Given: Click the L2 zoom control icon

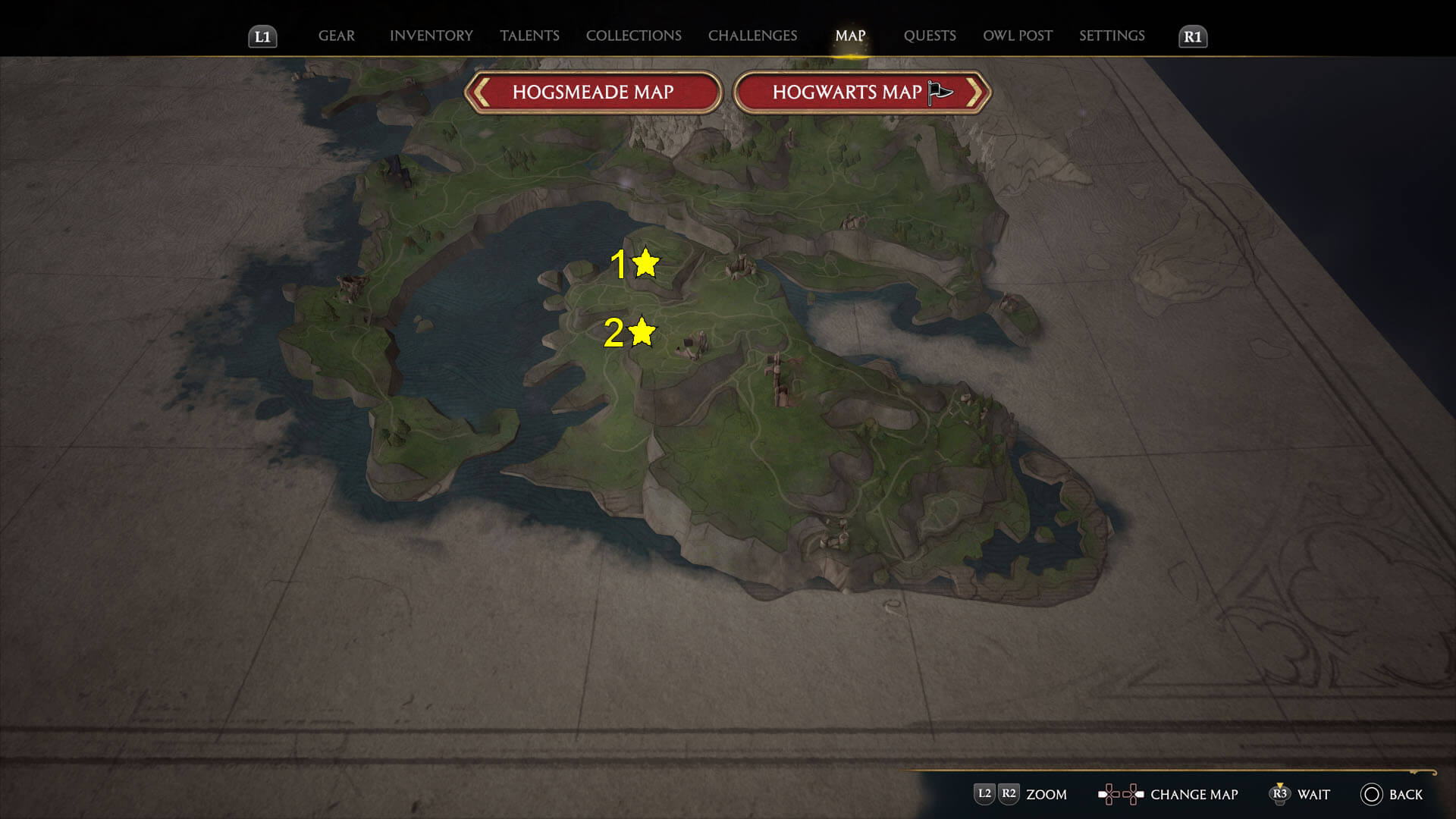Looking at the screenshot, I should pos(985,795).
